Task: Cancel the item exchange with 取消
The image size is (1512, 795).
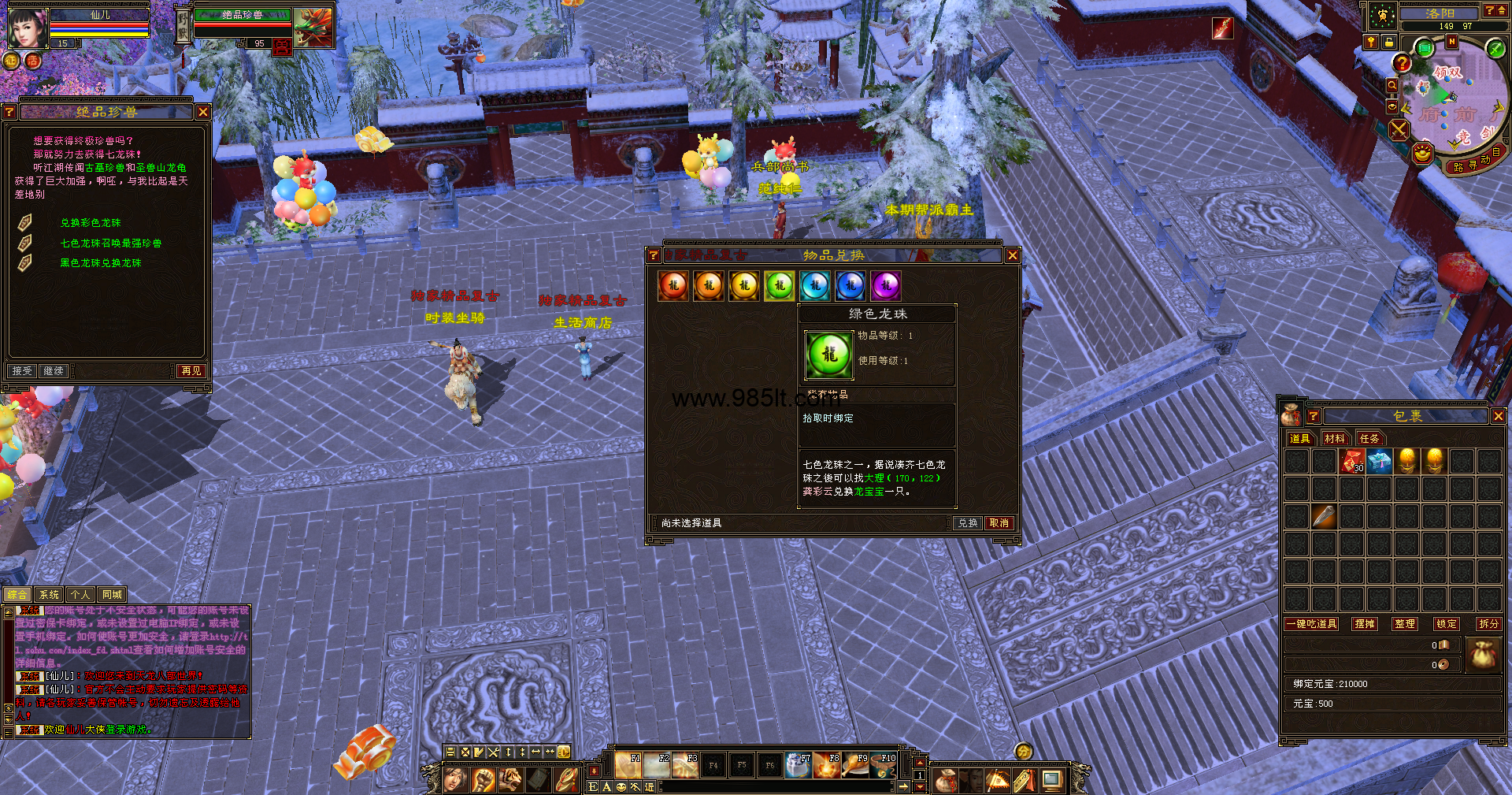Action: [999, 523]
